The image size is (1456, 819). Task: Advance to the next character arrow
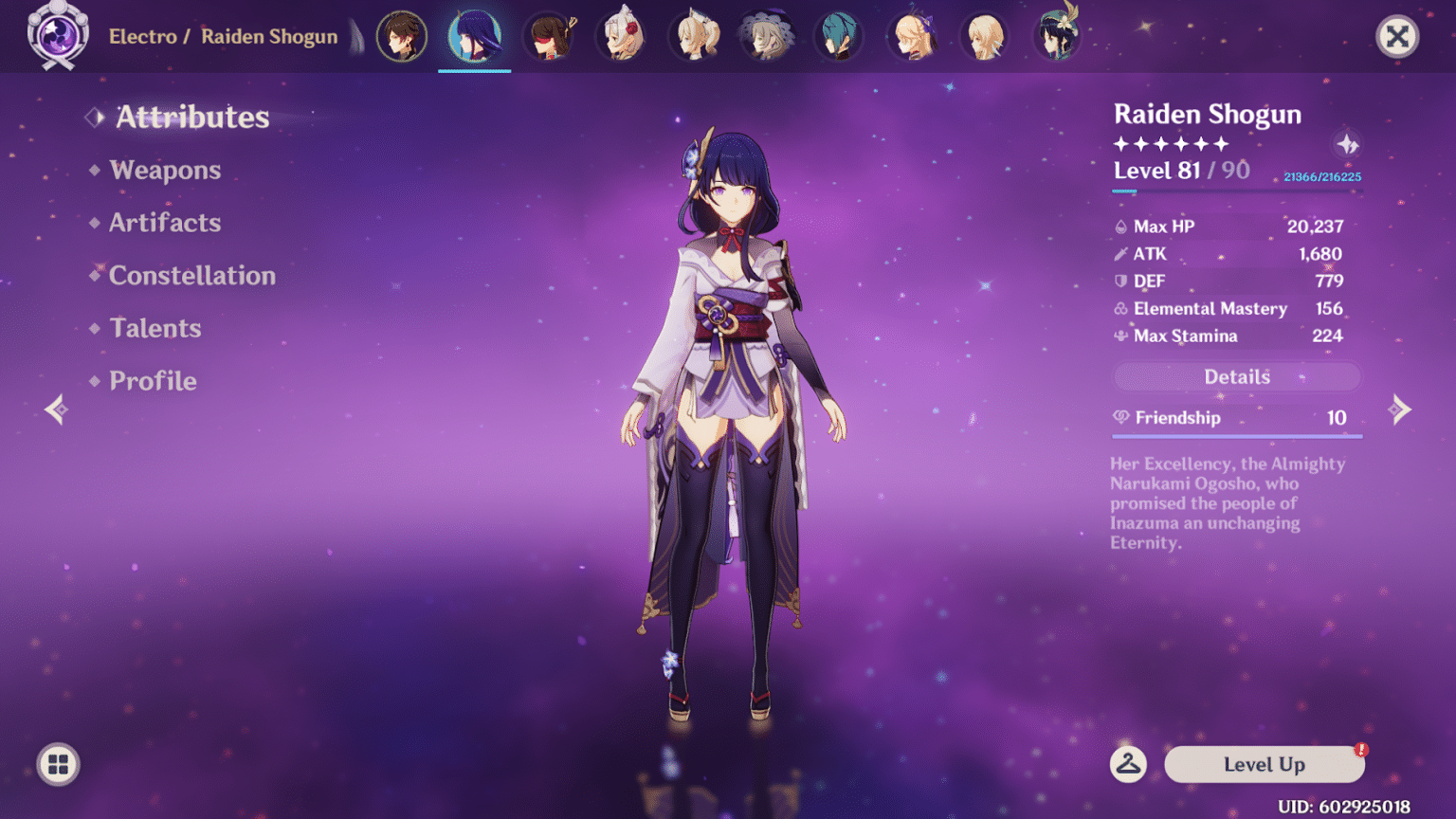[1399, 409]
